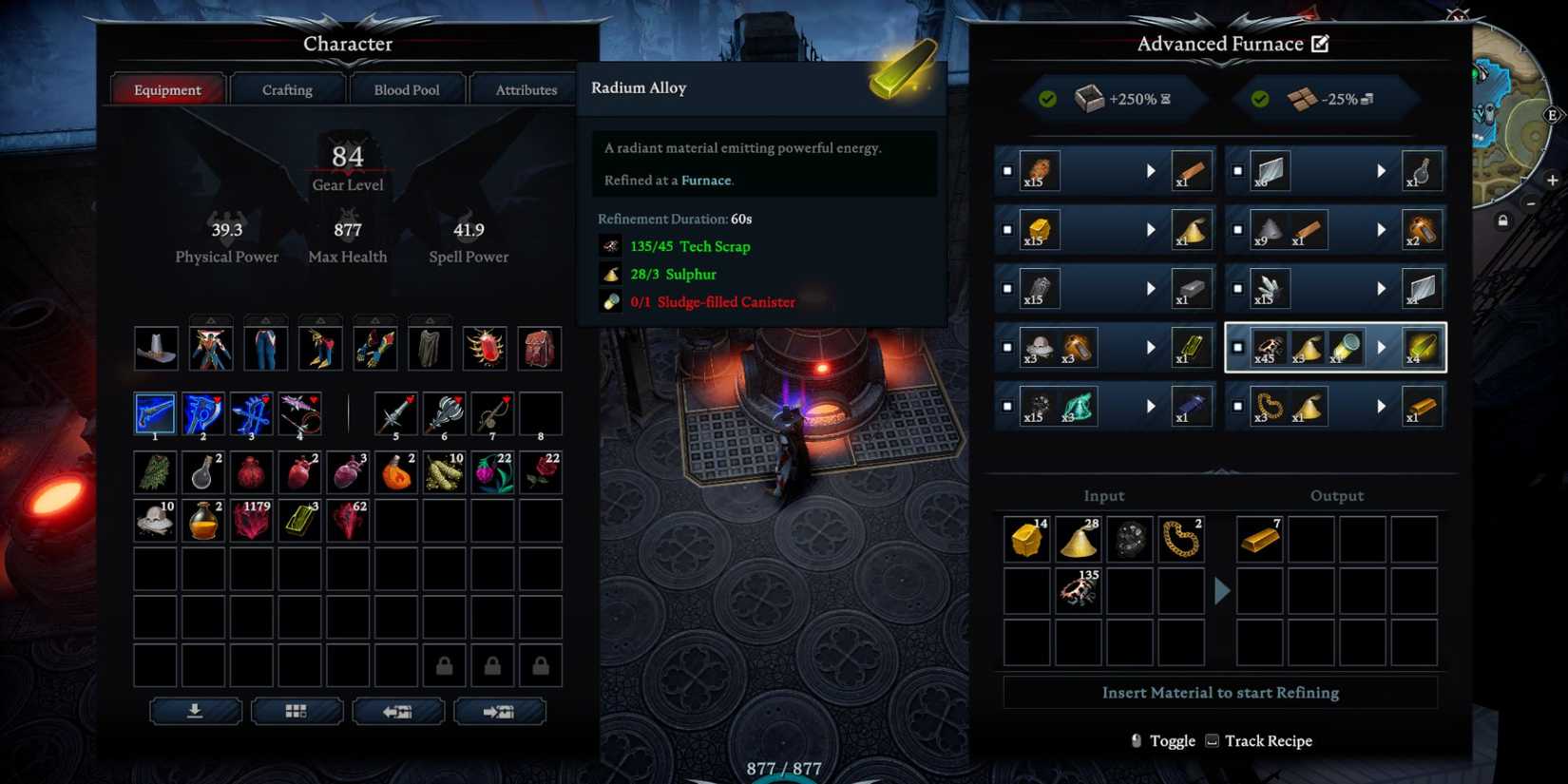
Task: Select the pistols in weapon slot 1
Action: tap(155, 412)
